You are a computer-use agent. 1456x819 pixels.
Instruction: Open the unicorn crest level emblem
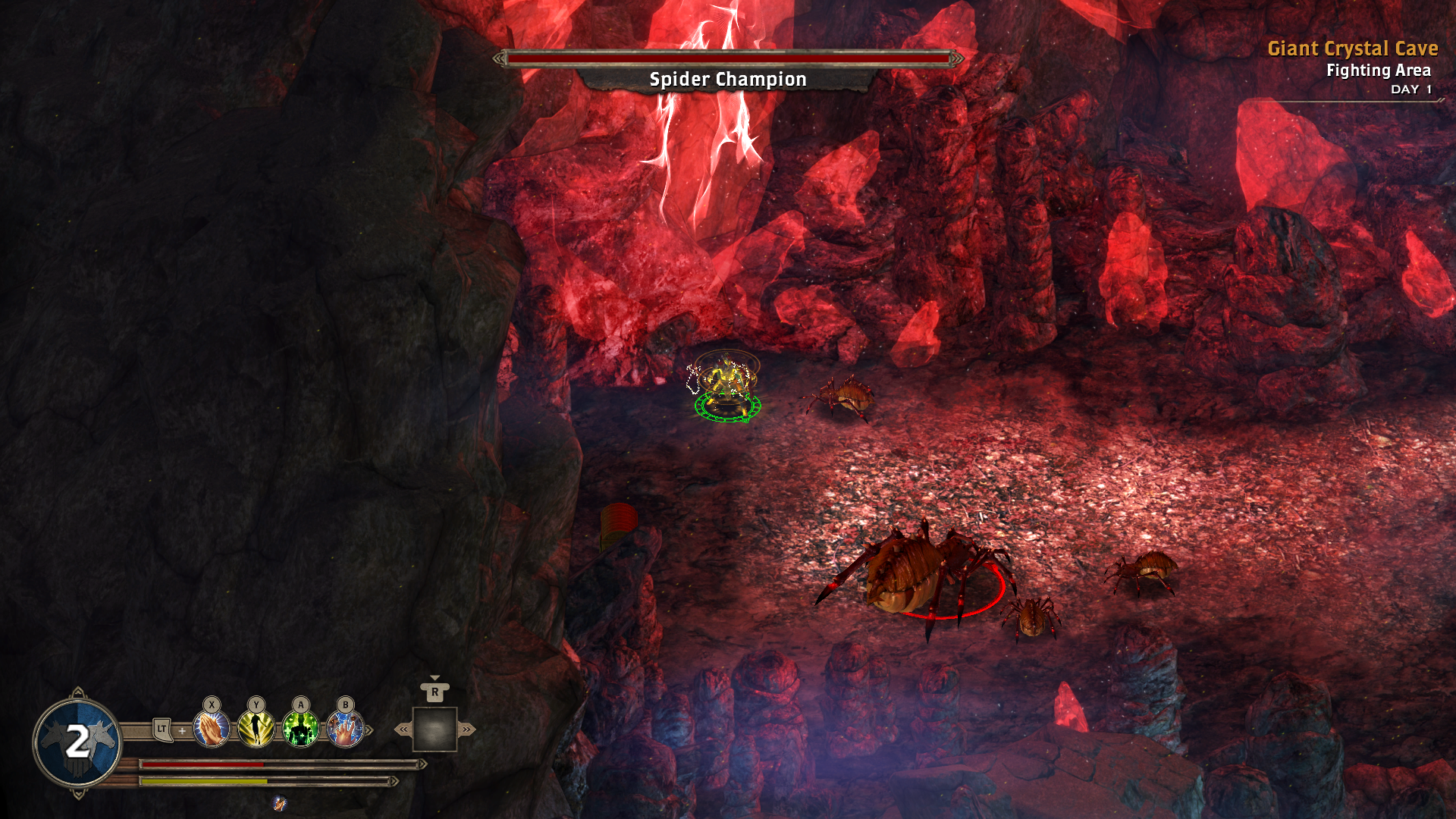(77, 742)
